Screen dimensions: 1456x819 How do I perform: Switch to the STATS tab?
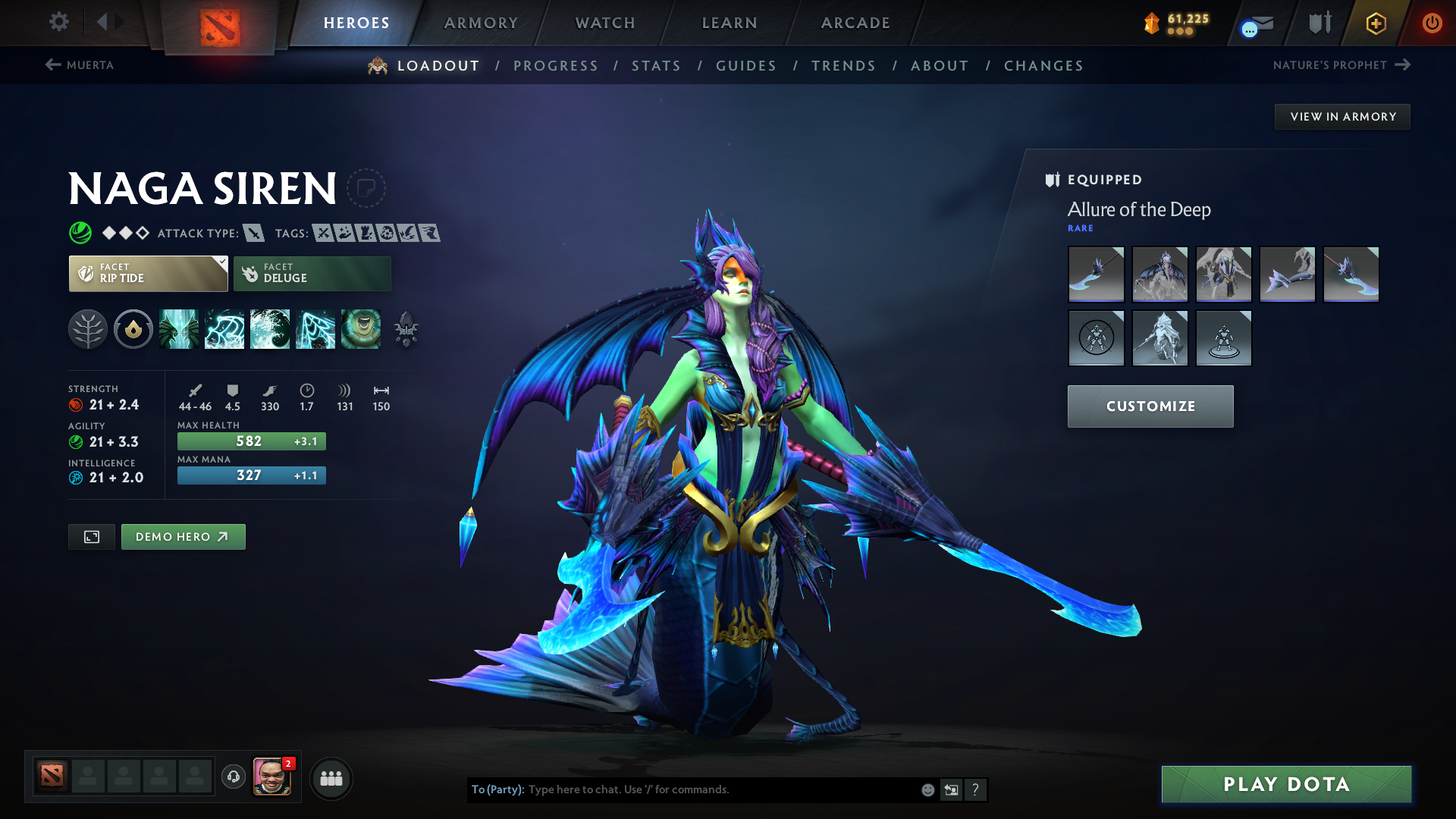coord(656,66)
